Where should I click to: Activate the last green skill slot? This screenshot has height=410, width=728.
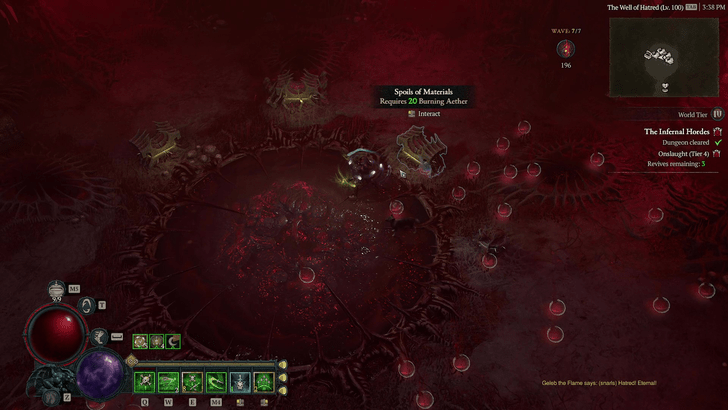[264, 382]
